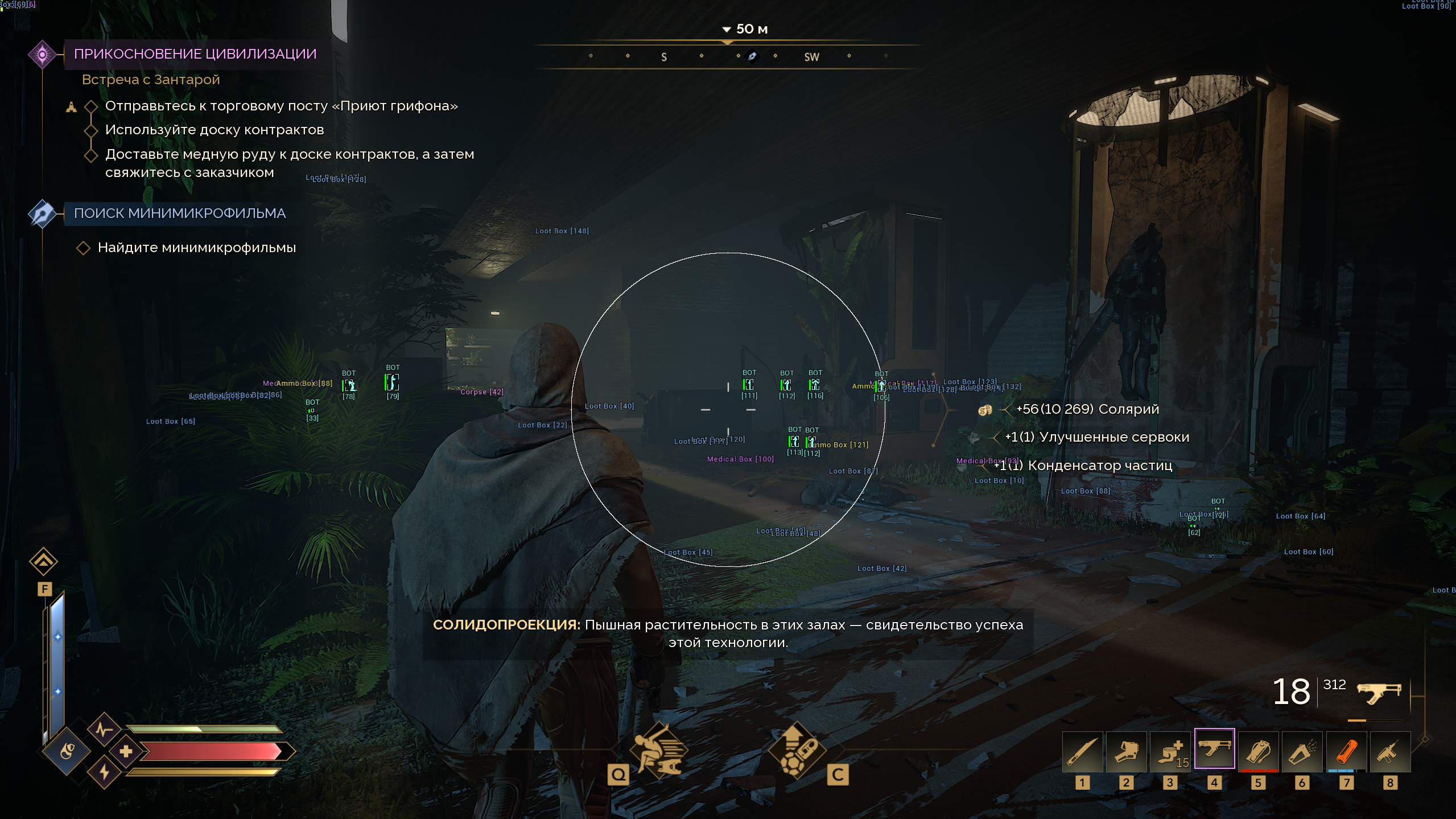Pick the orange cylinder in hotbar slot 7

[x=1346, y=752]
